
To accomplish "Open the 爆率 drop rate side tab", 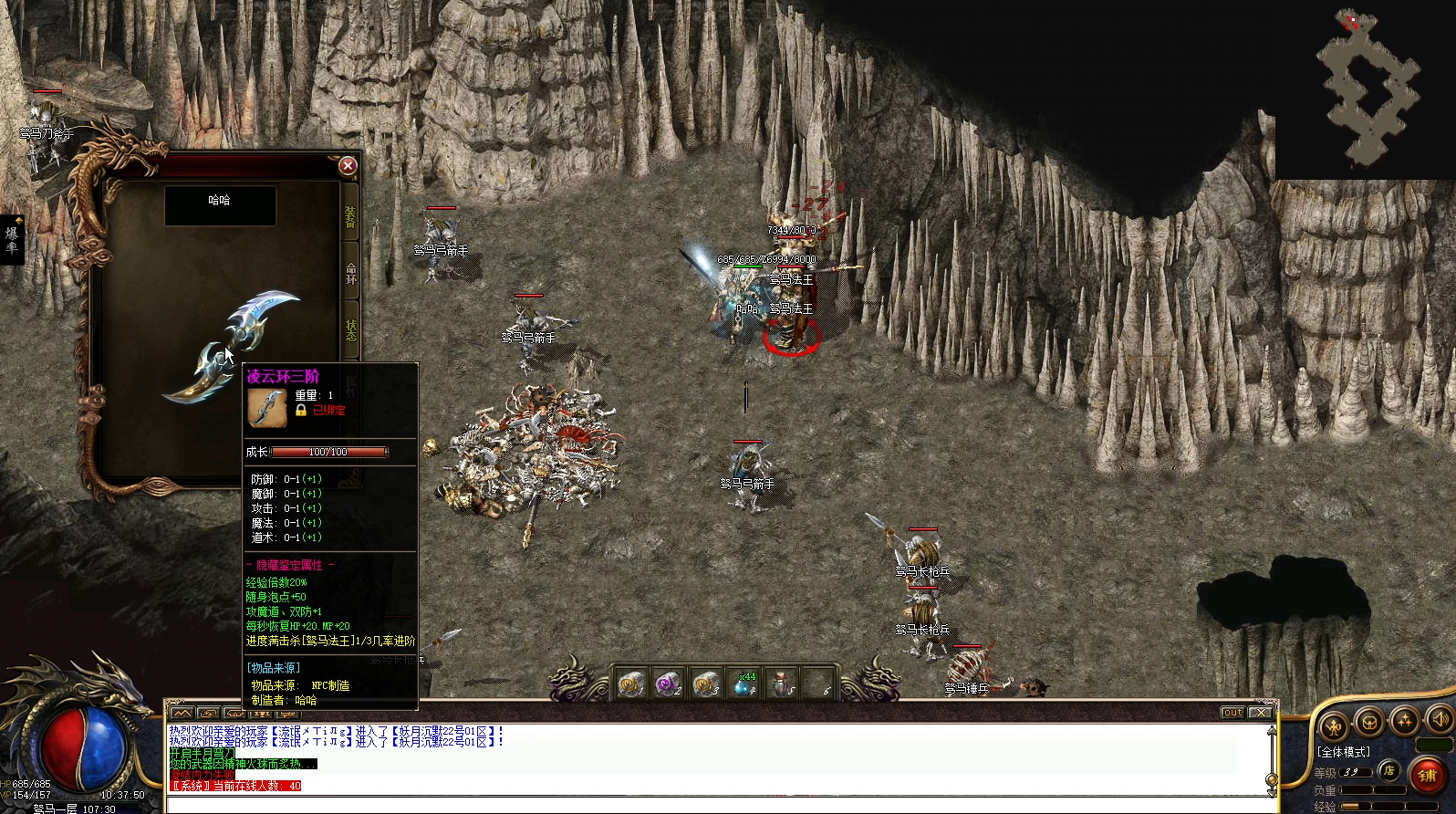I will pyautogui.click(x=12, y=239).
